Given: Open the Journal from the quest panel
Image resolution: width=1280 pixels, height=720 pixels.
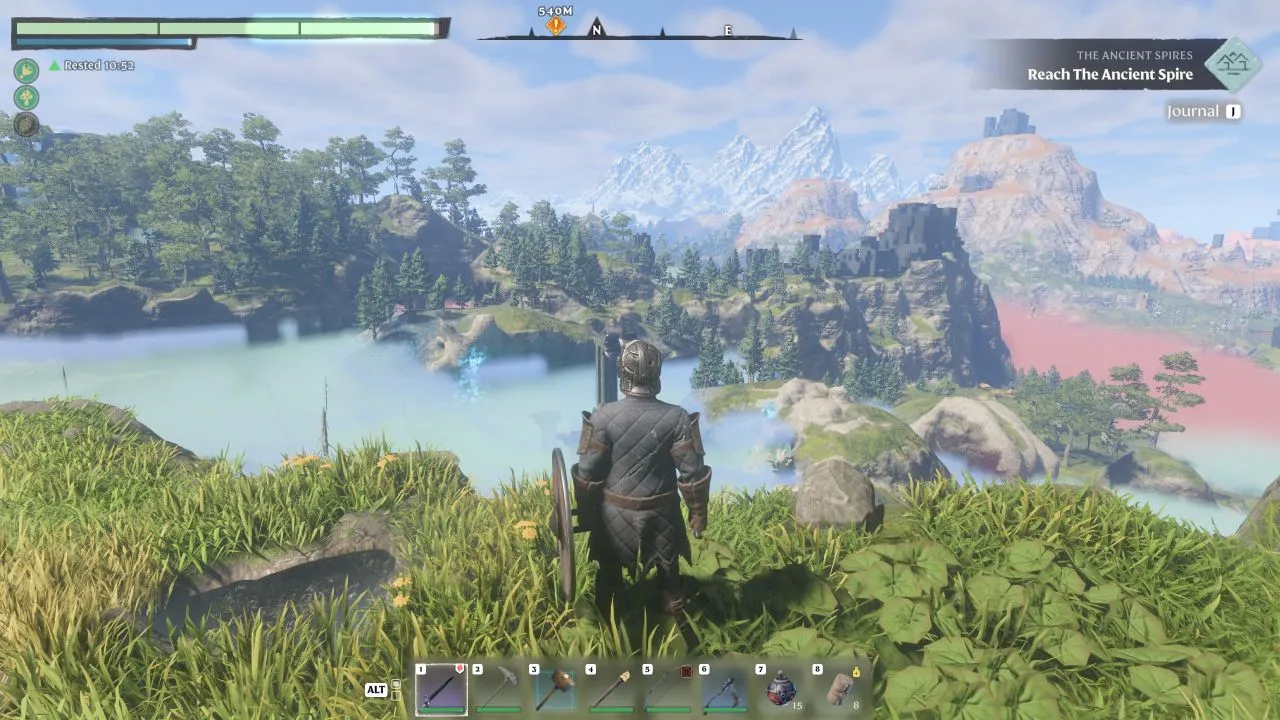Looking at the screenshot, I should point(1203,112).
